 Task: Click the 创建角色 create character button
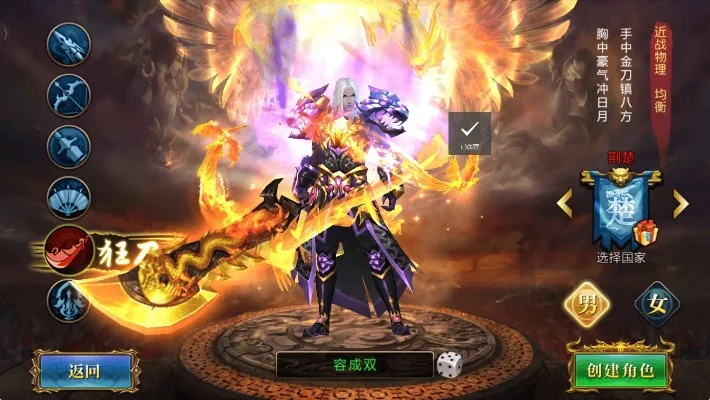620,371
